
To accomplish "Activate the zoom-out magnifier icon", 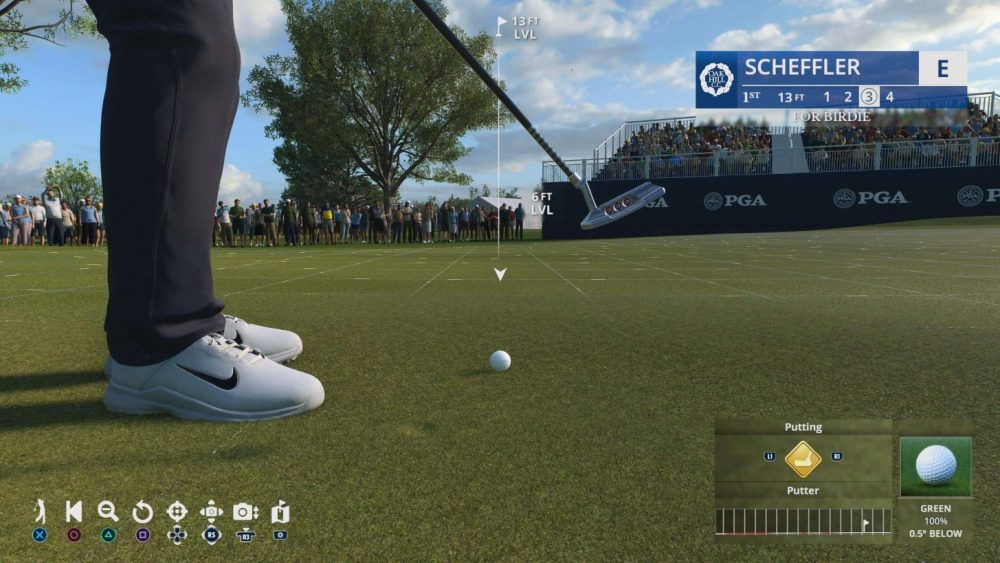I will pyautogui.click(x=108, y=511).
